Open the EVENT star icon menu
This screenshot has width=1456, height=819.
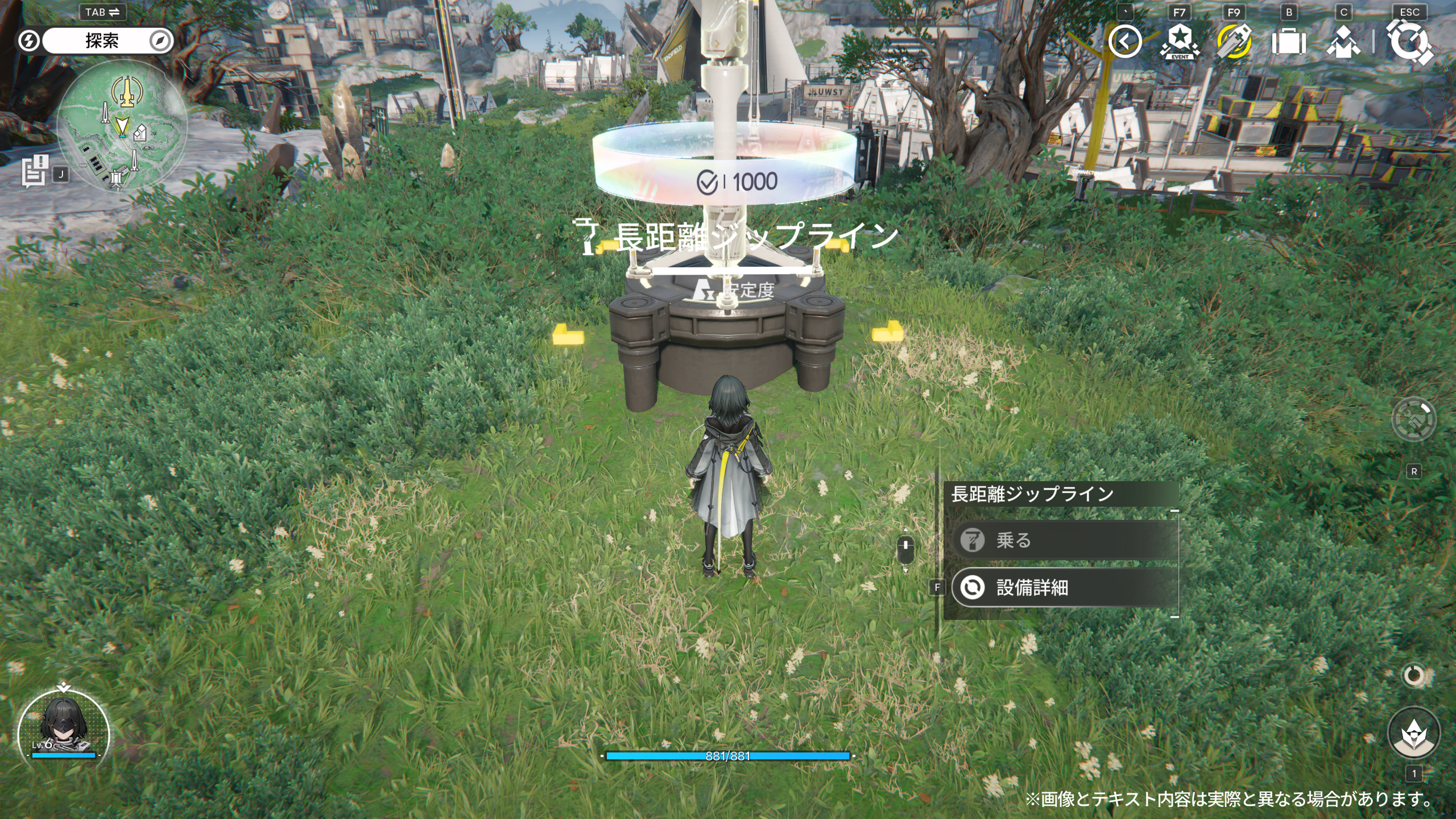pos(1180,42)
